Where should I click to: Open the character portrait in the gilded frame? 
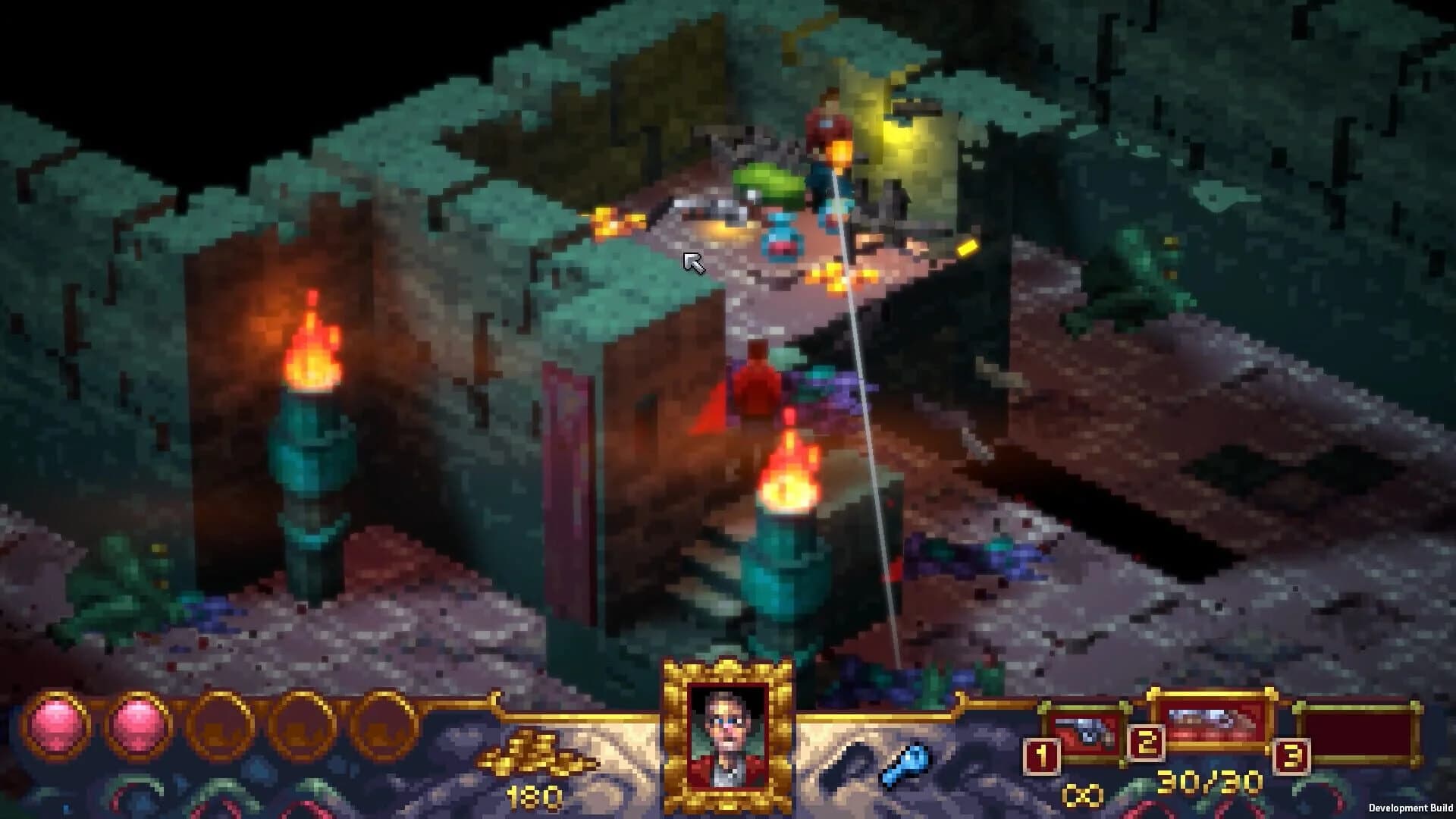click(728, 736)
